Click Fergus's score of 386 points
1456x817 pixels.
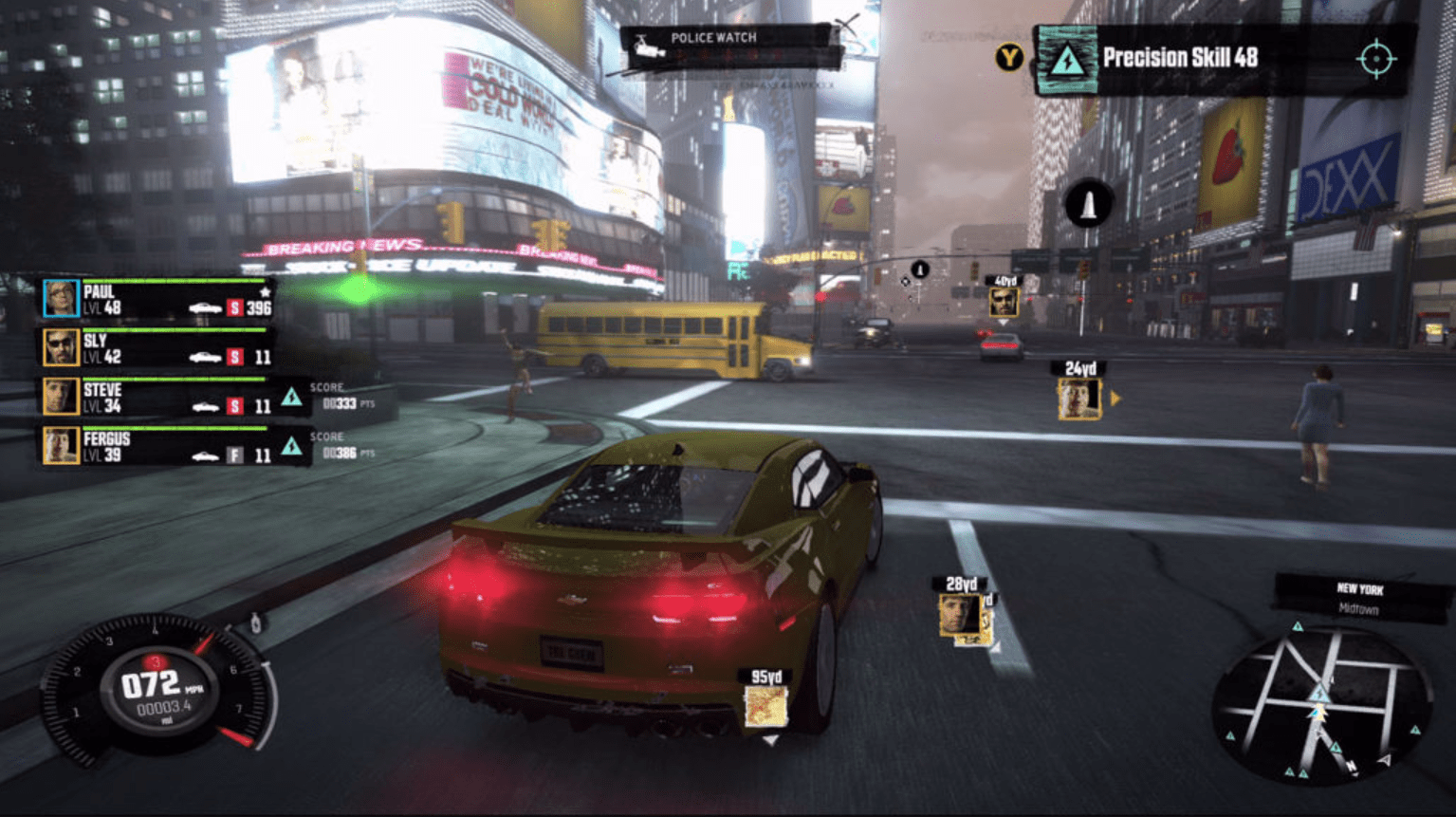(x=340, y=453)
